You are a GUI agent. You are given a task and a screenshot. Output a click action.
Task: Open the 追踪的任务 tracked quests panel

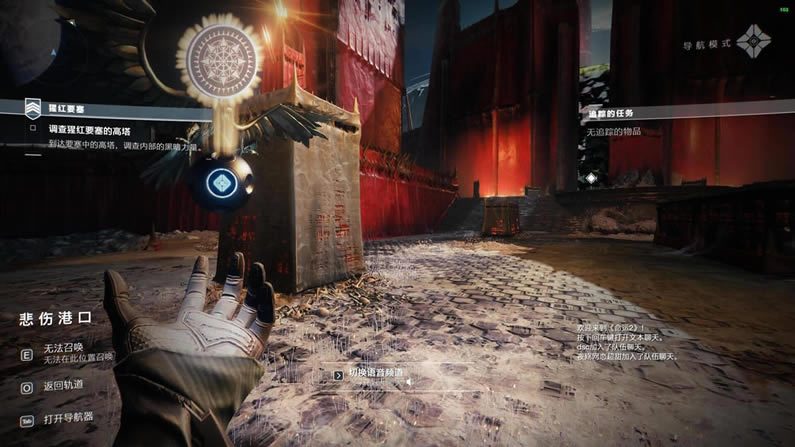pos(610,113)
